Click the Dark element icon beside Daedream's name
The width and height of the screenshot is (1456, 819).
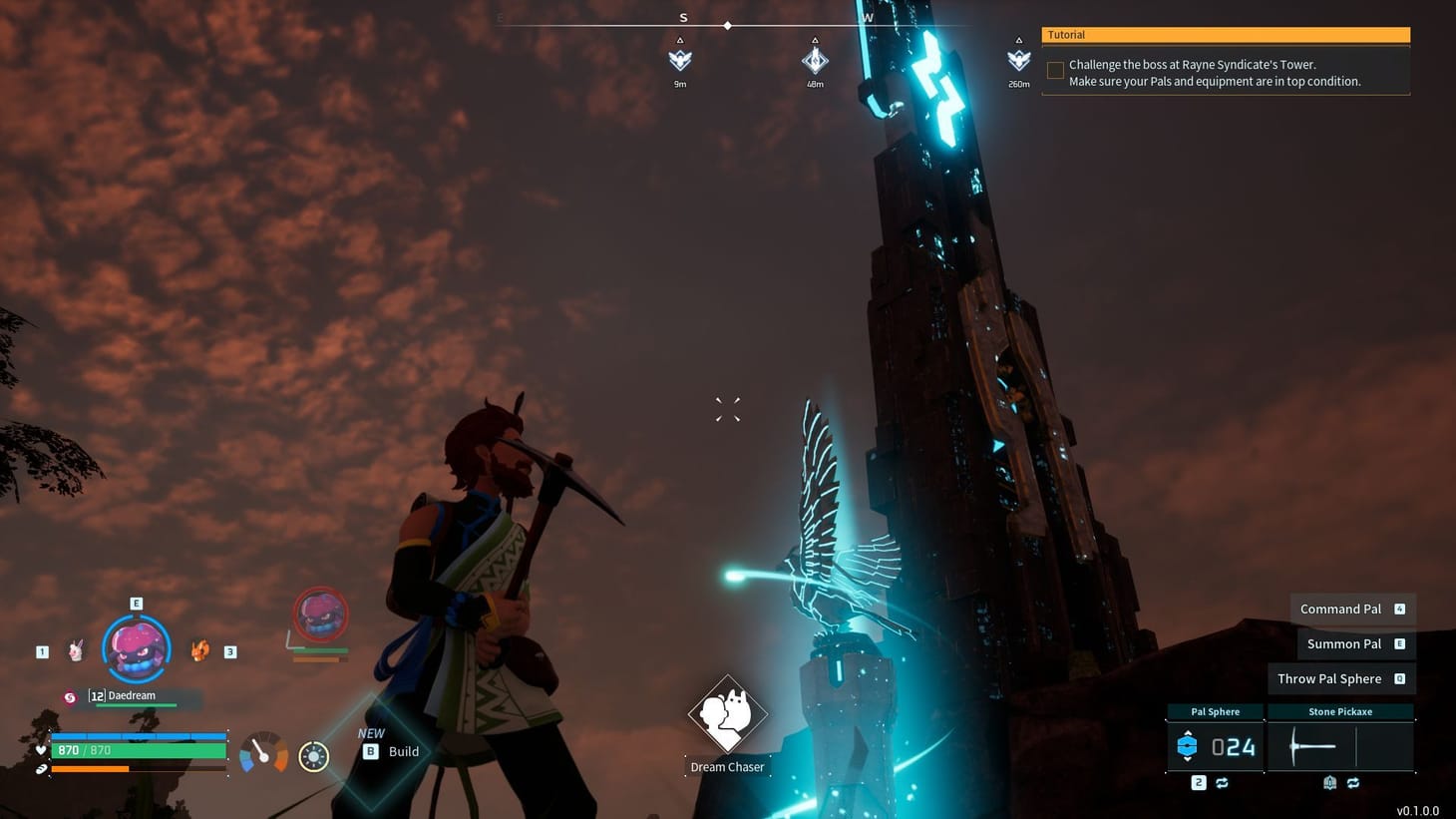(70, 698)
